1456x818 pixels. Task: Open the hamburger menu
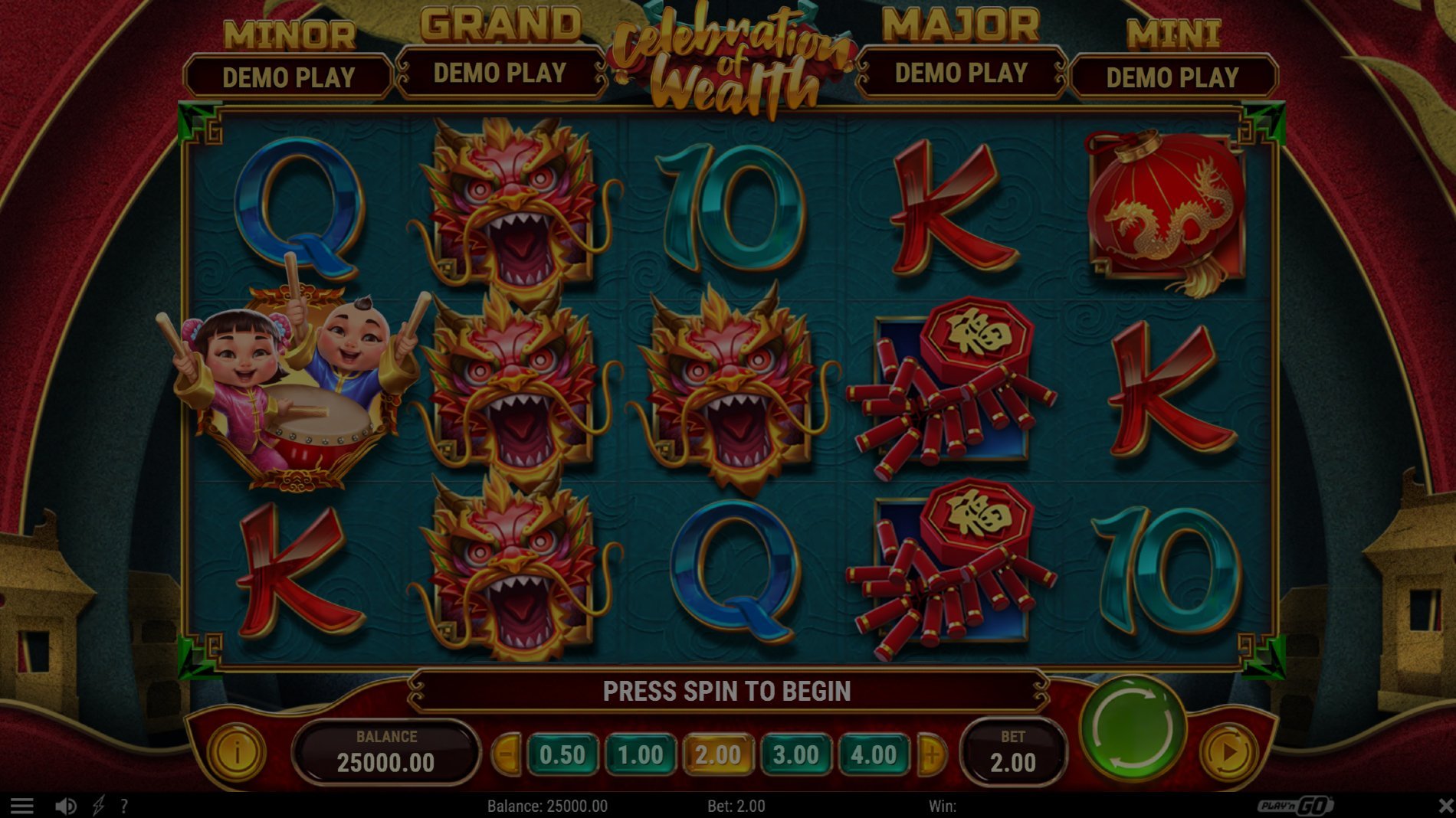pos(21,806)
